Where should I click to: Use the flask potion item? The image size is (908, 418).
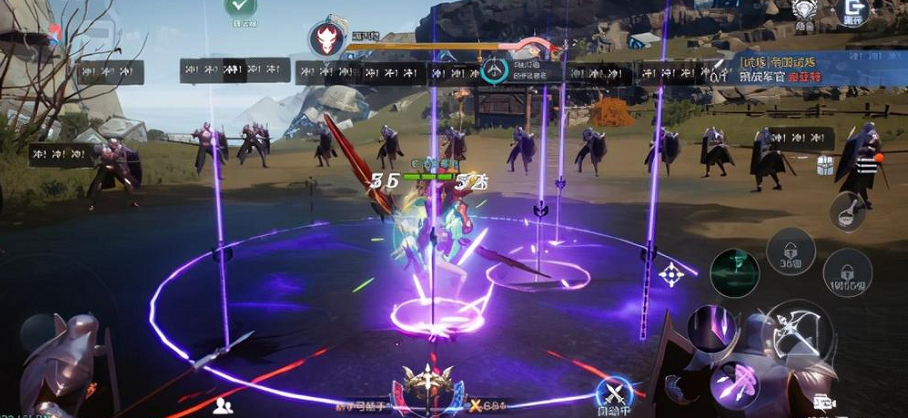(845, 211)
